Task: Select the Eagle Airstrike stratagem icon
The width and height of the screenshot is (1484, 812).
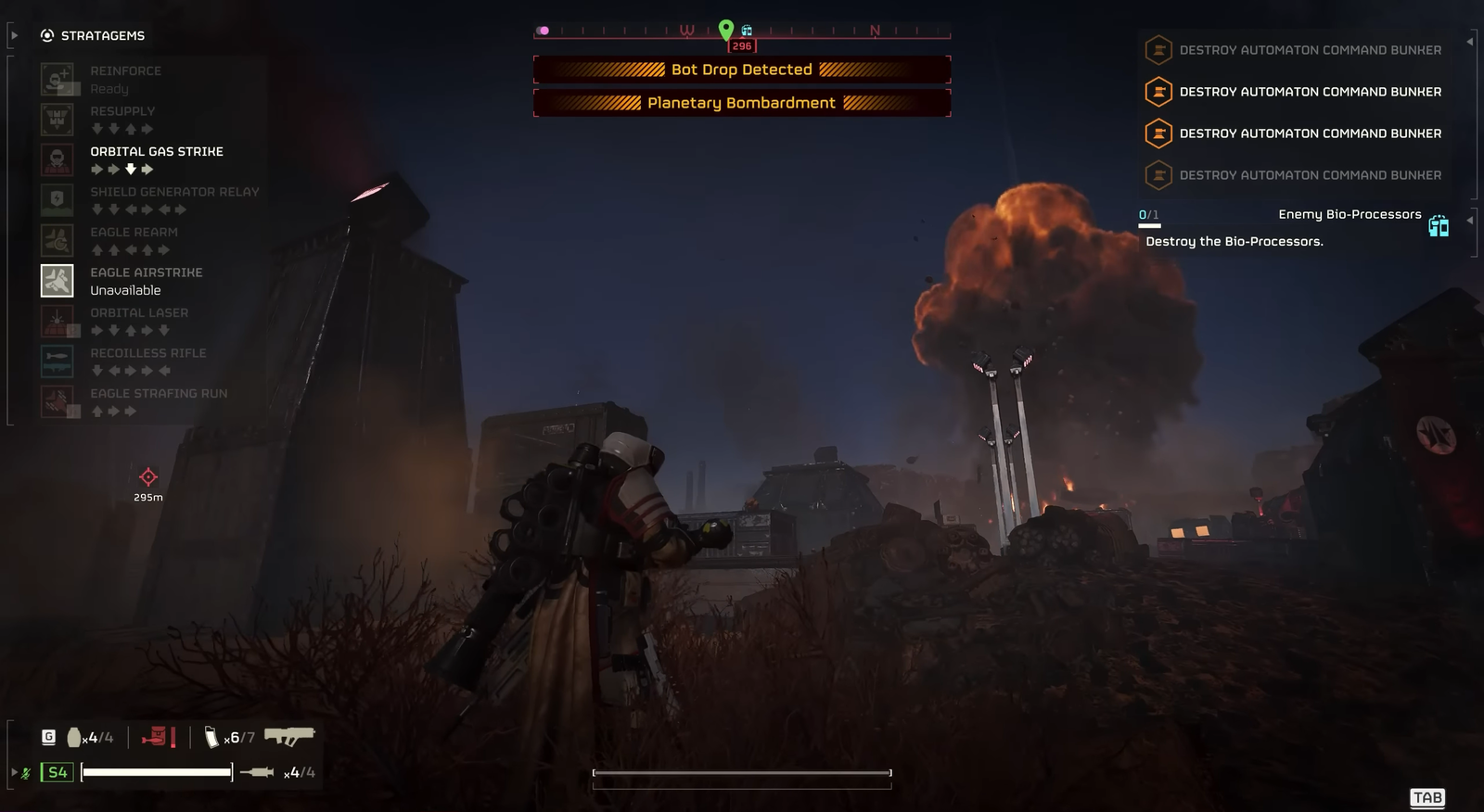Action: coord(58,281)
